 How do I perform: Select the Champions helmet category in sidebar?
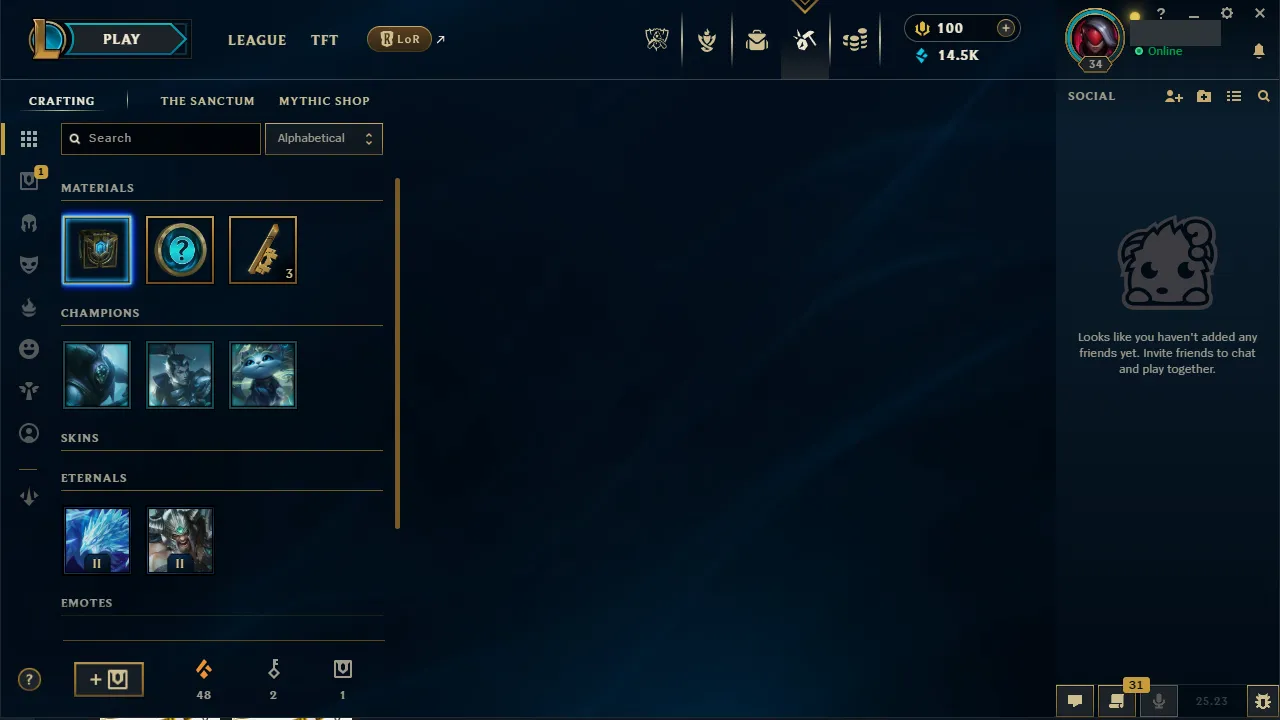coord(29,223)
